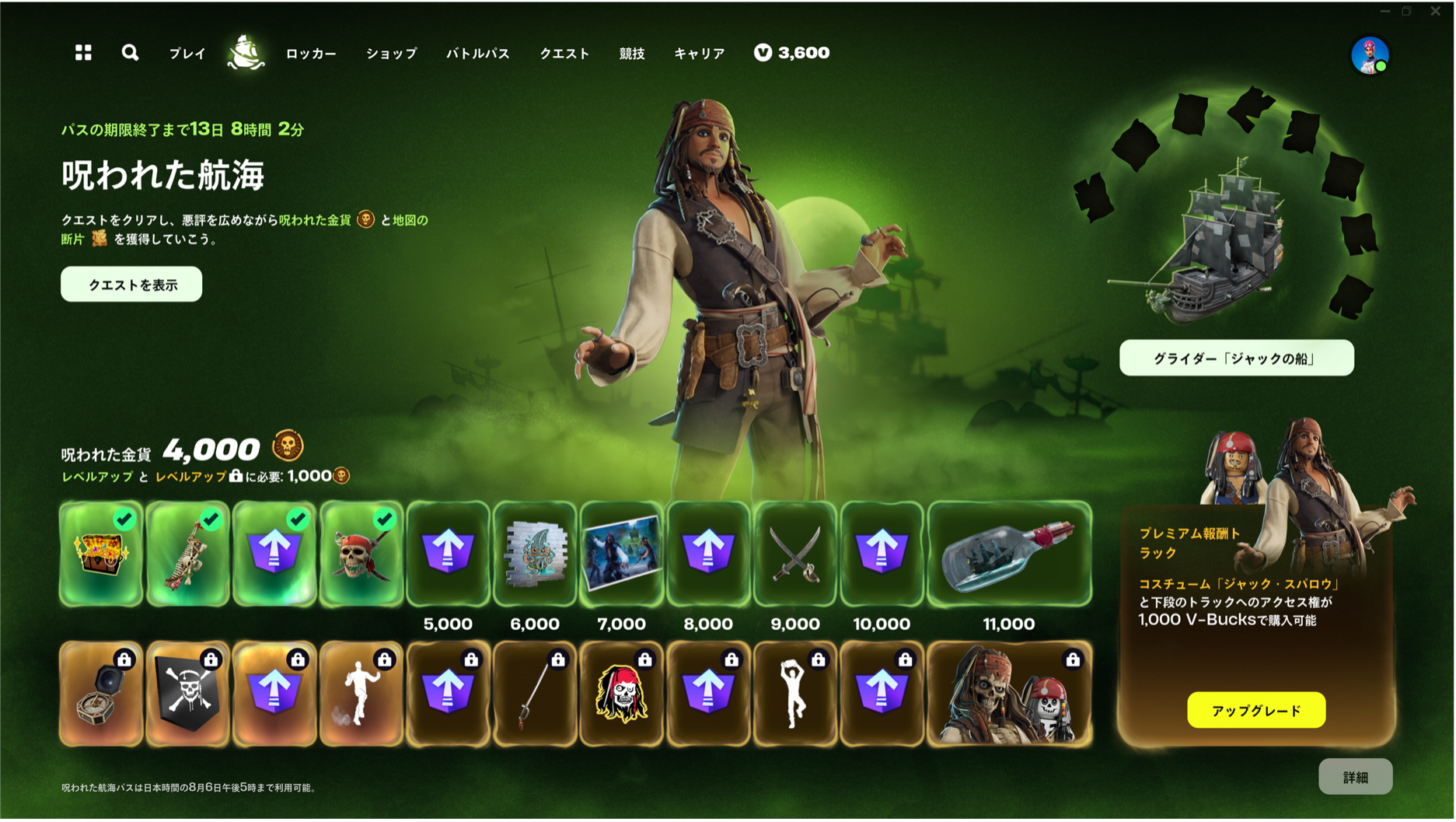Image resolution: width=1456 pixels, height=822 pixels.
Task: Open the キャリア tab
Action: (700, 54)
